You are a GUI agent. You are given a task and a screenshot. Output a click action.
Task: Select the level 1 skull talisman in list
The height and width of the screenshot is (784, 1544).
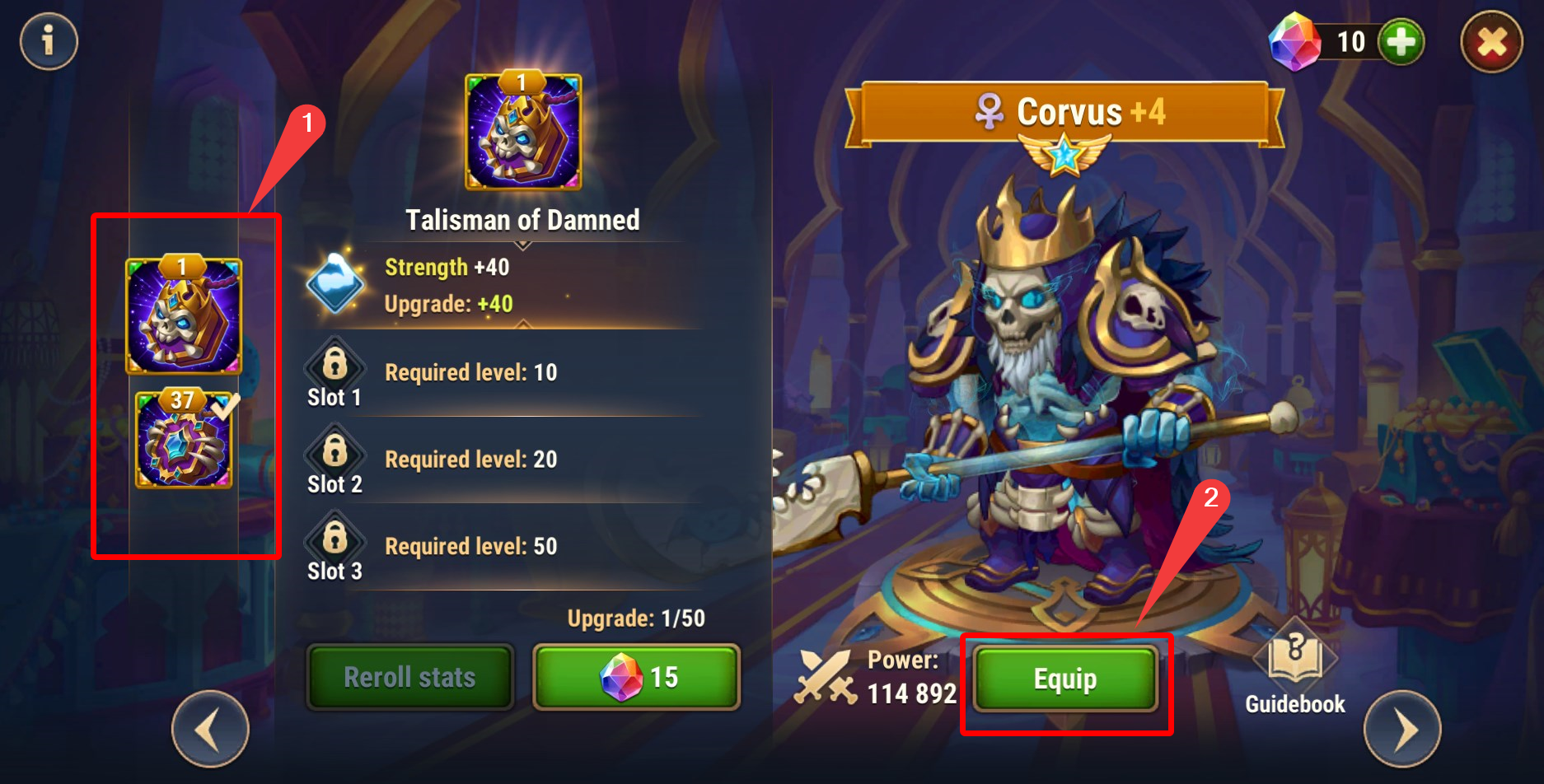click(183, 316)
